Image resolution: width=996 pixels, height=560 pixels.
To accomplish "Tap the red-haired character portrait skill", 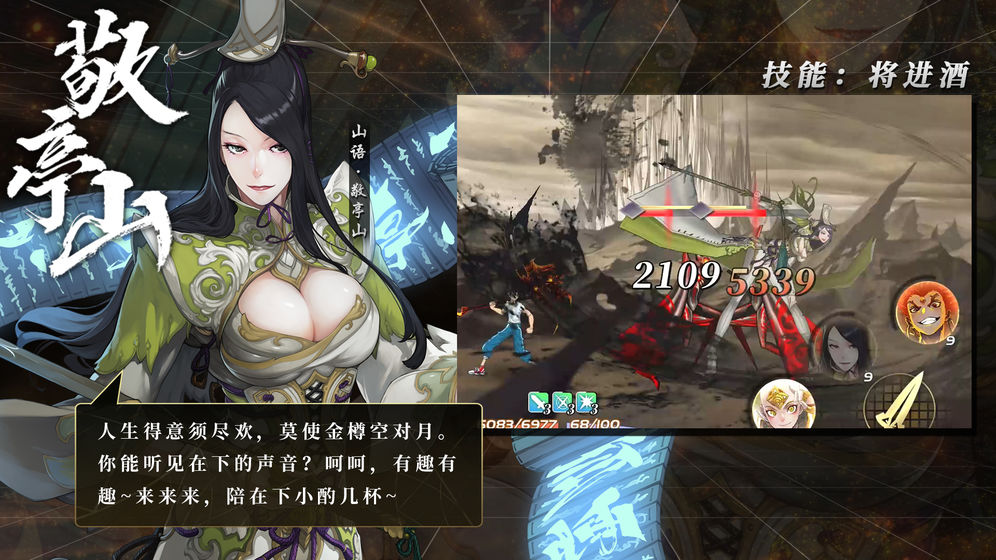I will point(927,313).
